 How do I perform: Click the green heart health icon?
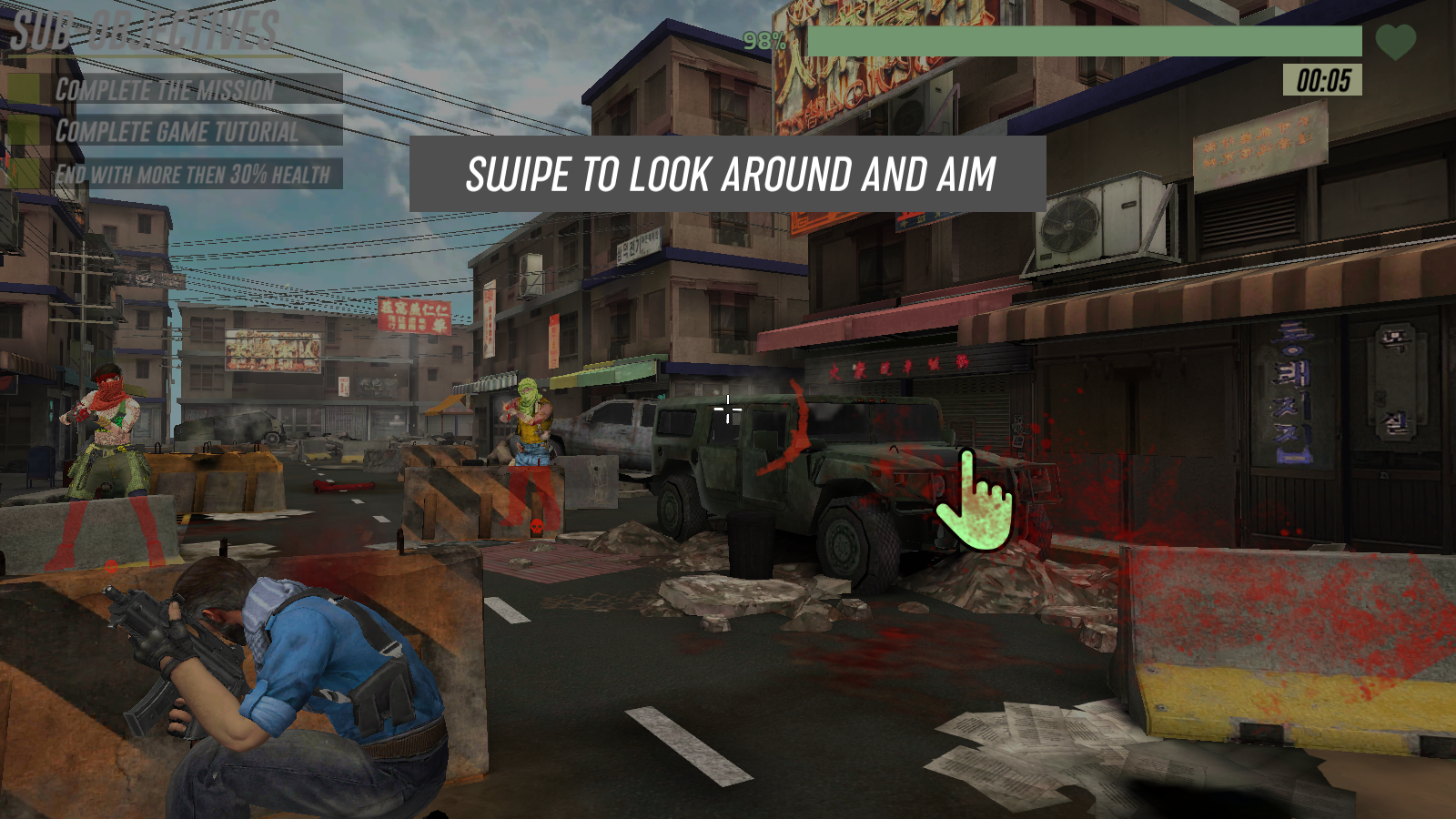[1395, 41]
